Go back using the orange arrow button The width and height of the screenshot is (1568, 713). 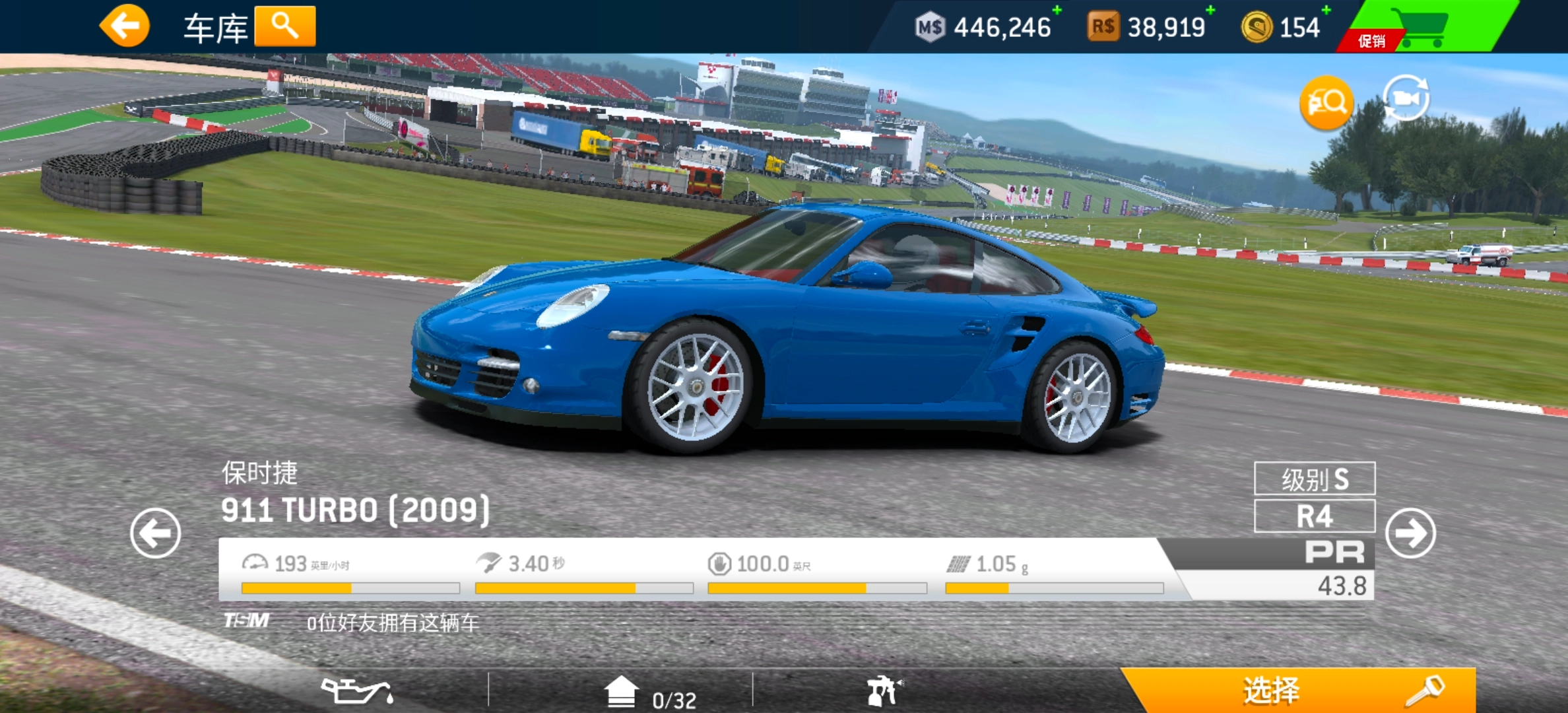(x=125, y=26)
